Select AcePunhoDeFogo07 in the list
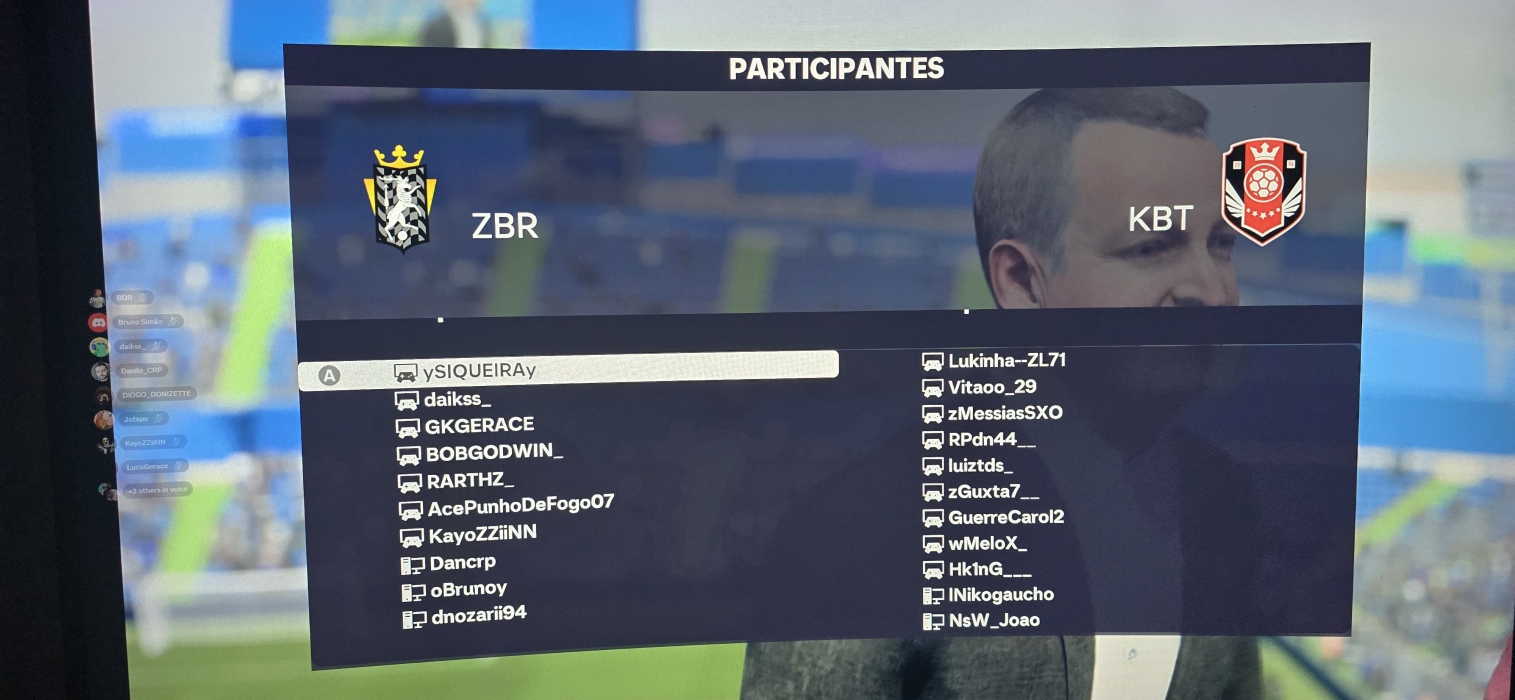 coord(520,507)
